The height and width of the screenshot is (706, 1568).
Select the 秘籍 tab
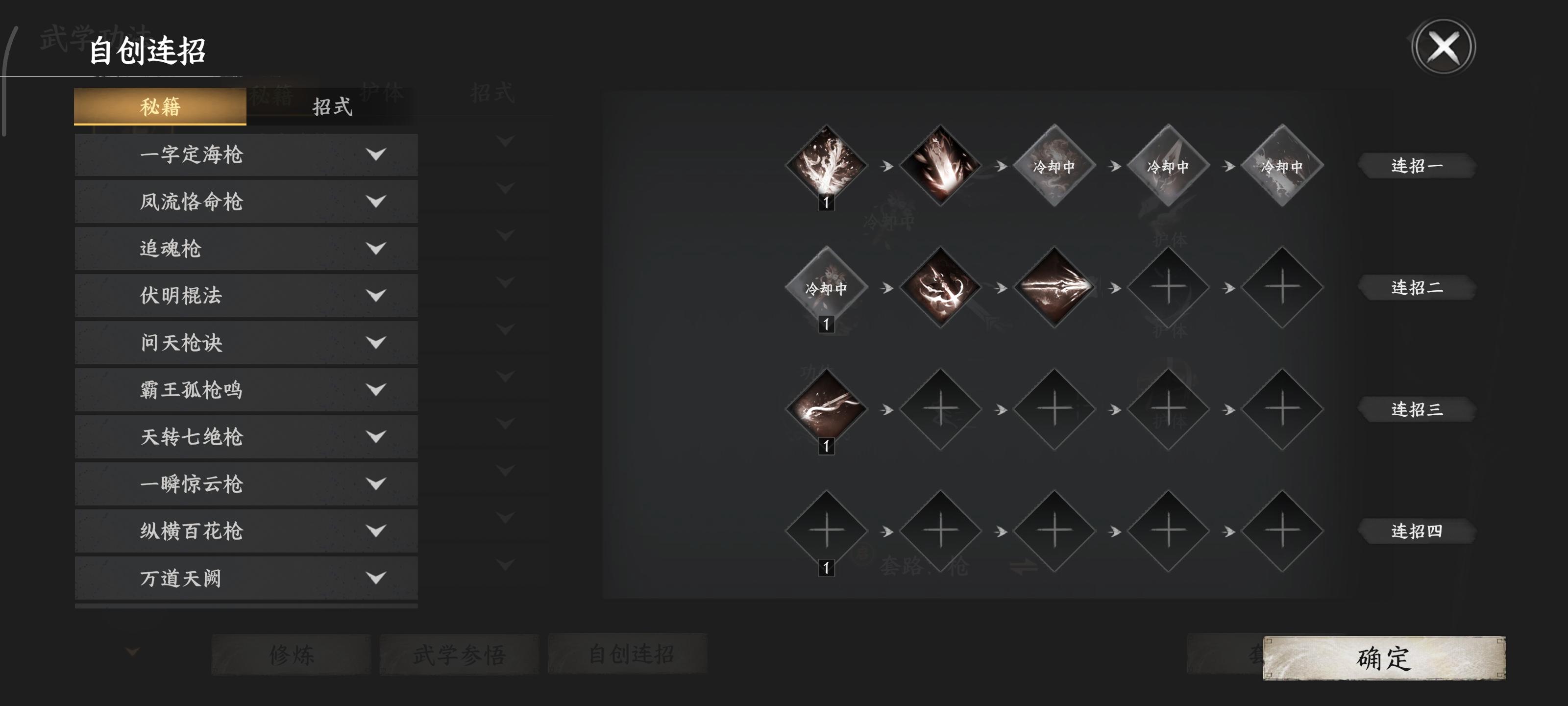pos(161,108)
